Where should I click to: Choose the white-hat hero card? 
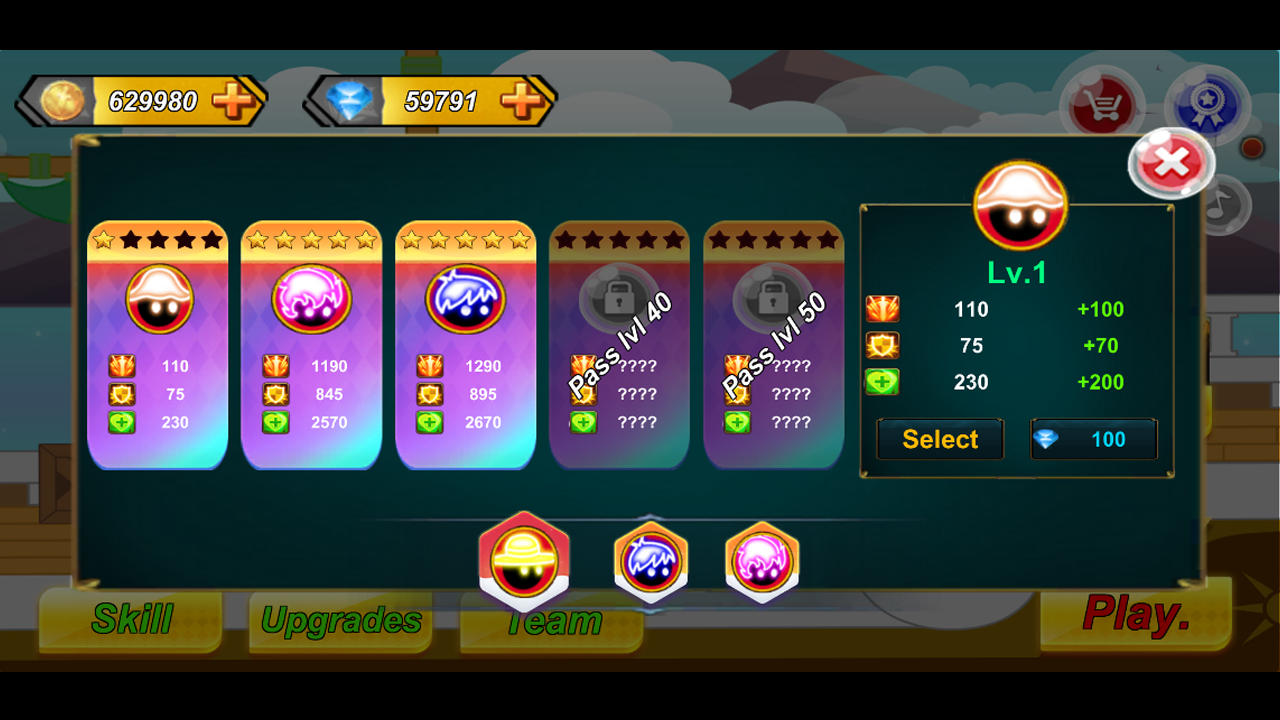[158, 345]
